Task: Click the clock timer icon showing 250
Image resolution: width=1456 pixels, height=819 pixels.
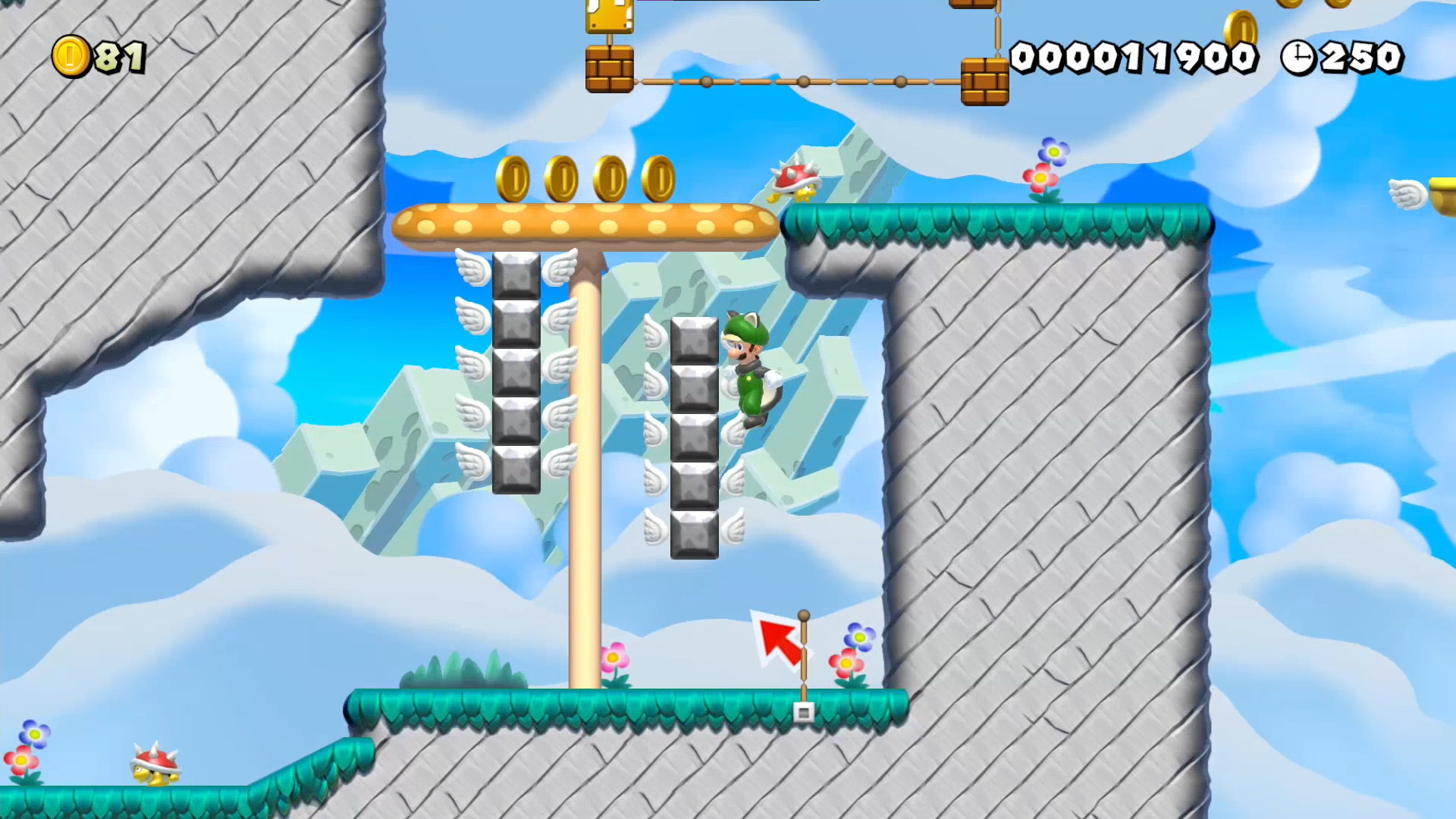Action: pos(1298,55)
